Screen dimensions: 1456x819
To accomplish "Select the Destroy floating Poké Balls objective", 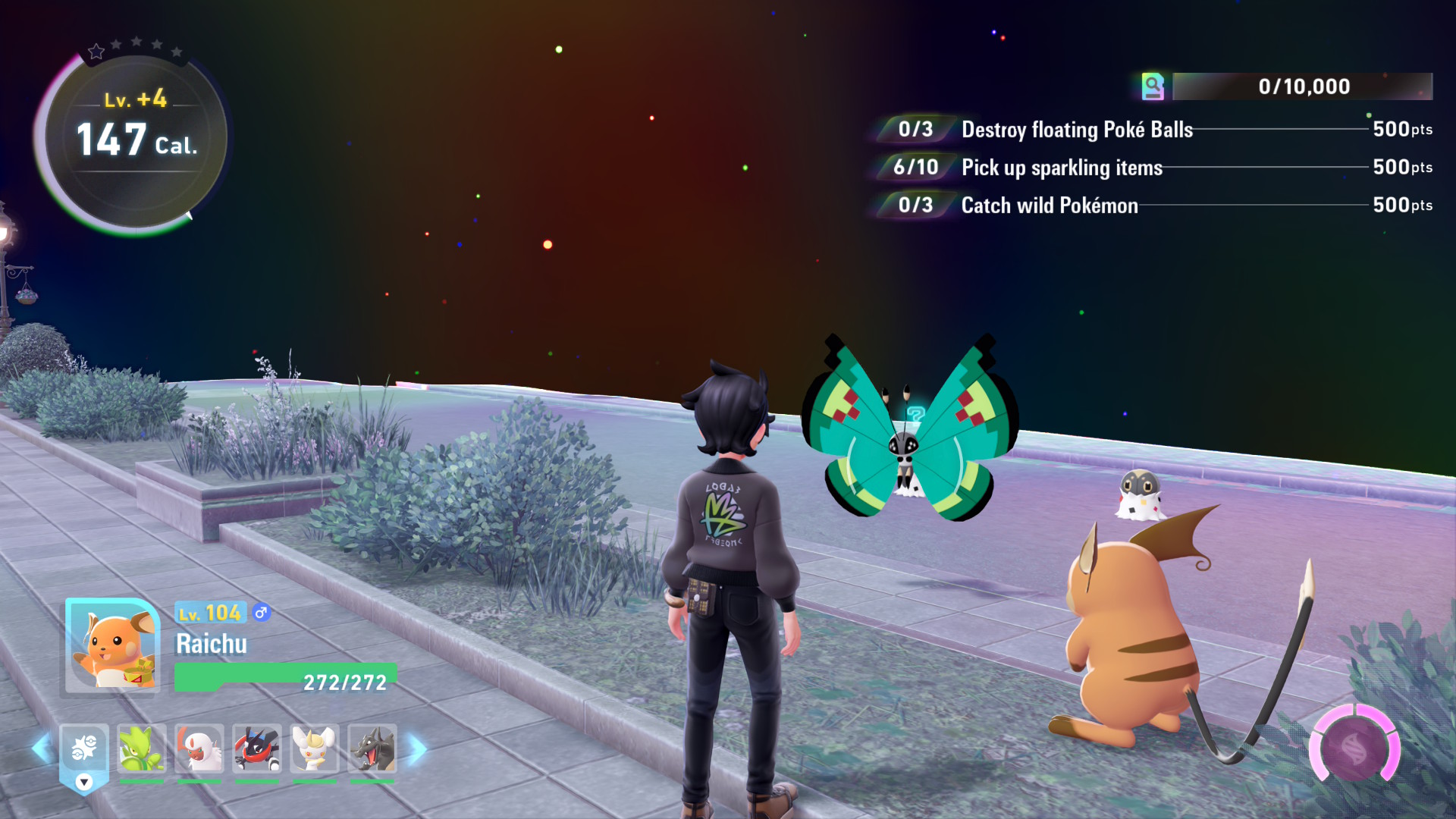I will pyautogui.click(x=1077, y=130).
